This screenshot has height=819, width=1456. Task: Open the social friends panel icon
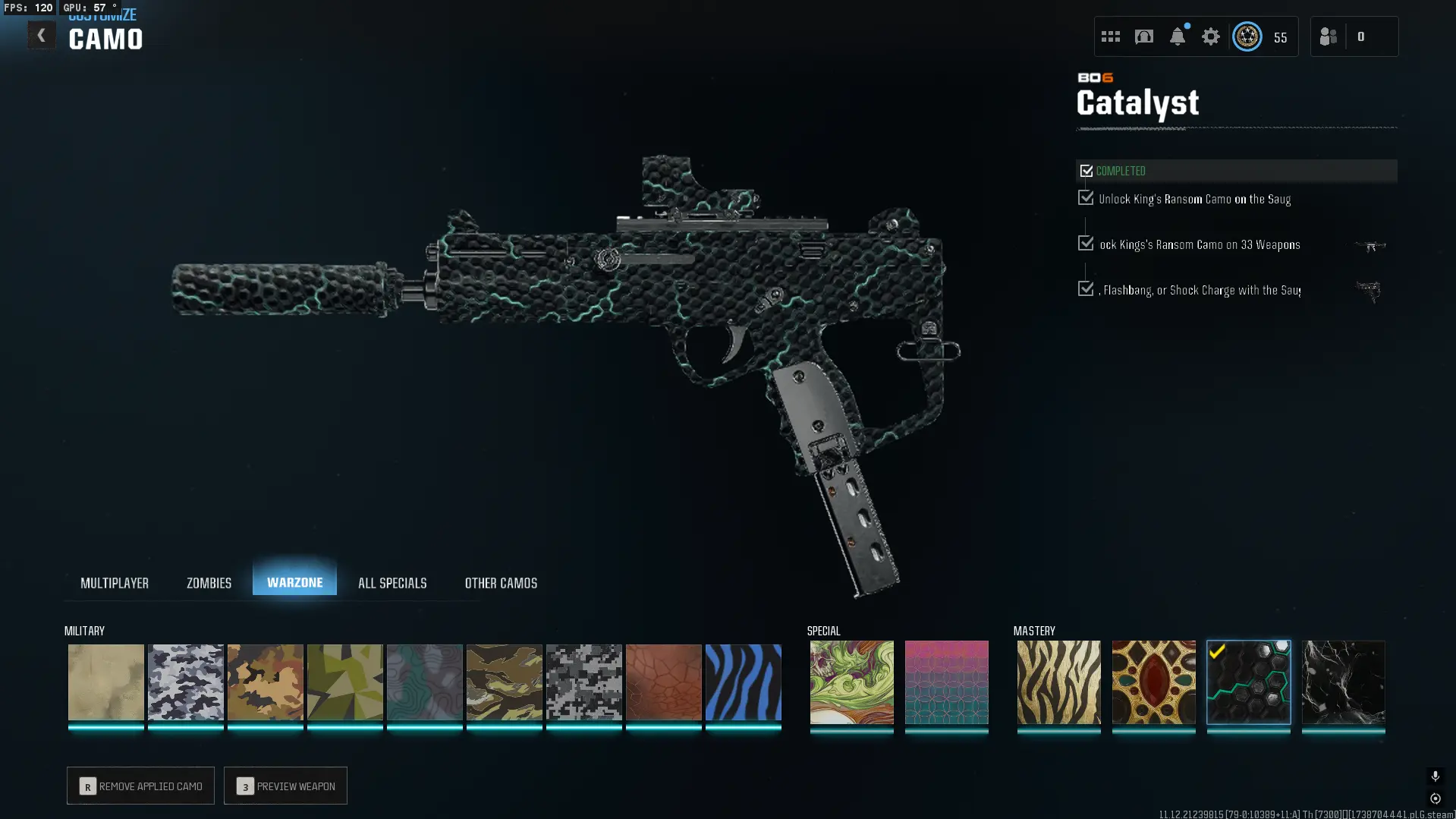pos(1328,36)
